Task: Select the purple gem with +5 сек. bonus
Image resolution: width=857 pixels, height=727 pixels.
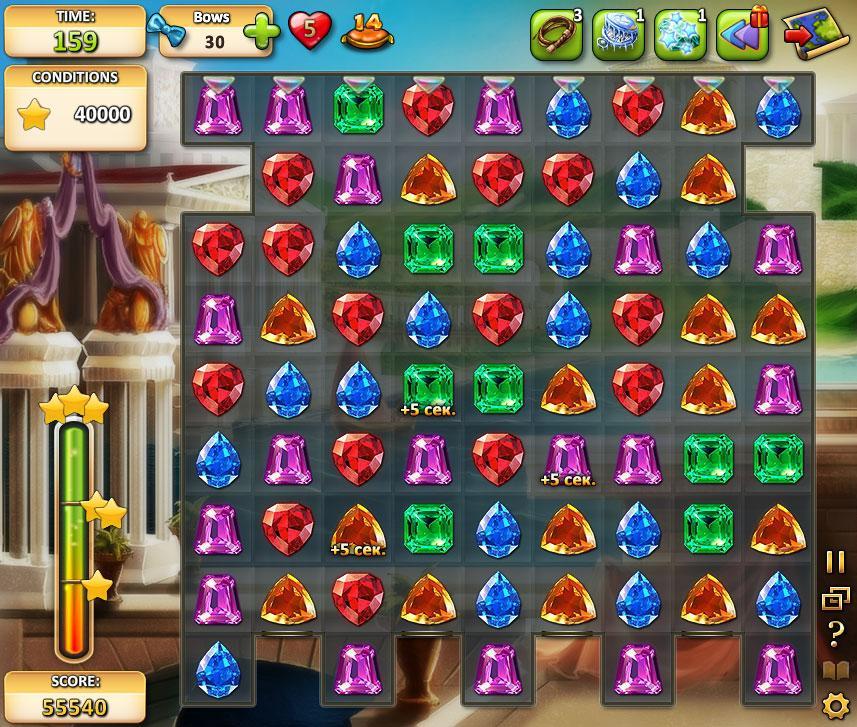Action: pos(568,457)
